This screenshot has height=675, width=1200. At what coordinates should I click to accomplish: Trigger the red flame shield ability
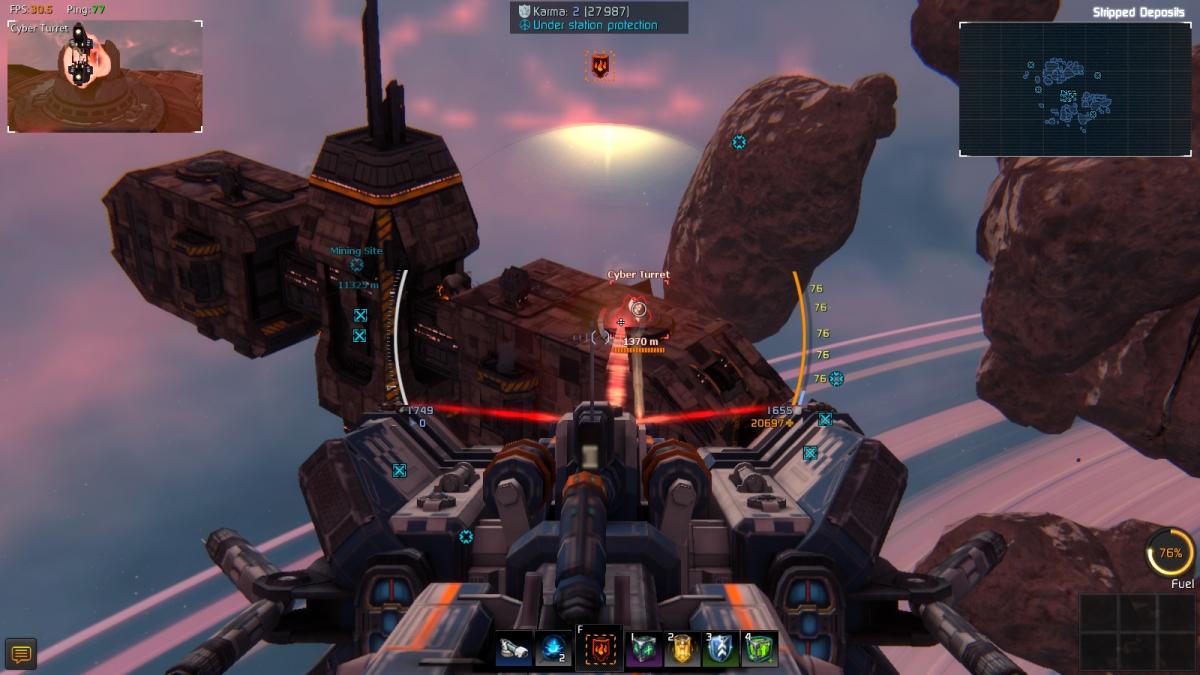click(598, 649)
